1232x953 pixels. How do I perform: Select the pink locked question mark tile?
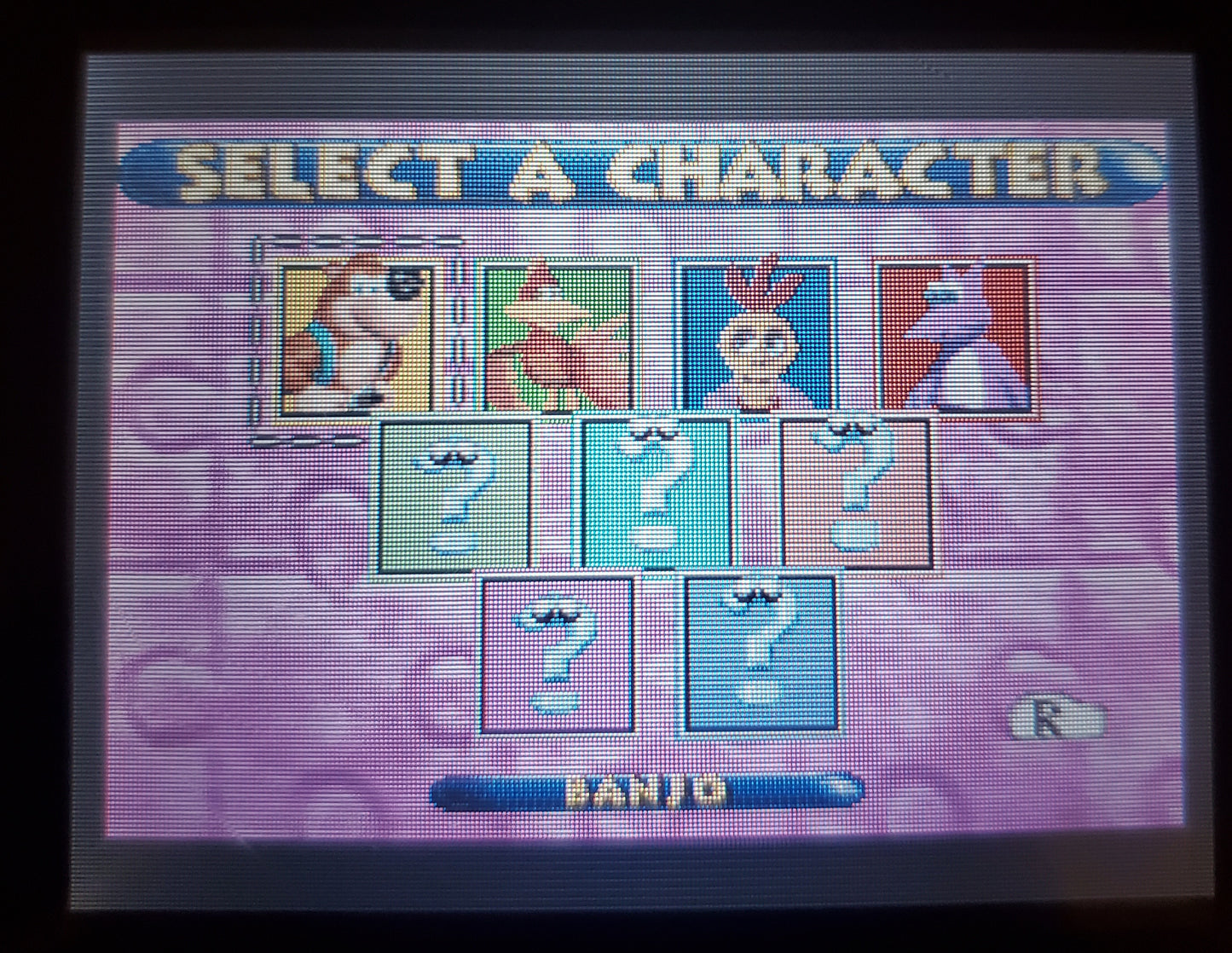[855, 494]
